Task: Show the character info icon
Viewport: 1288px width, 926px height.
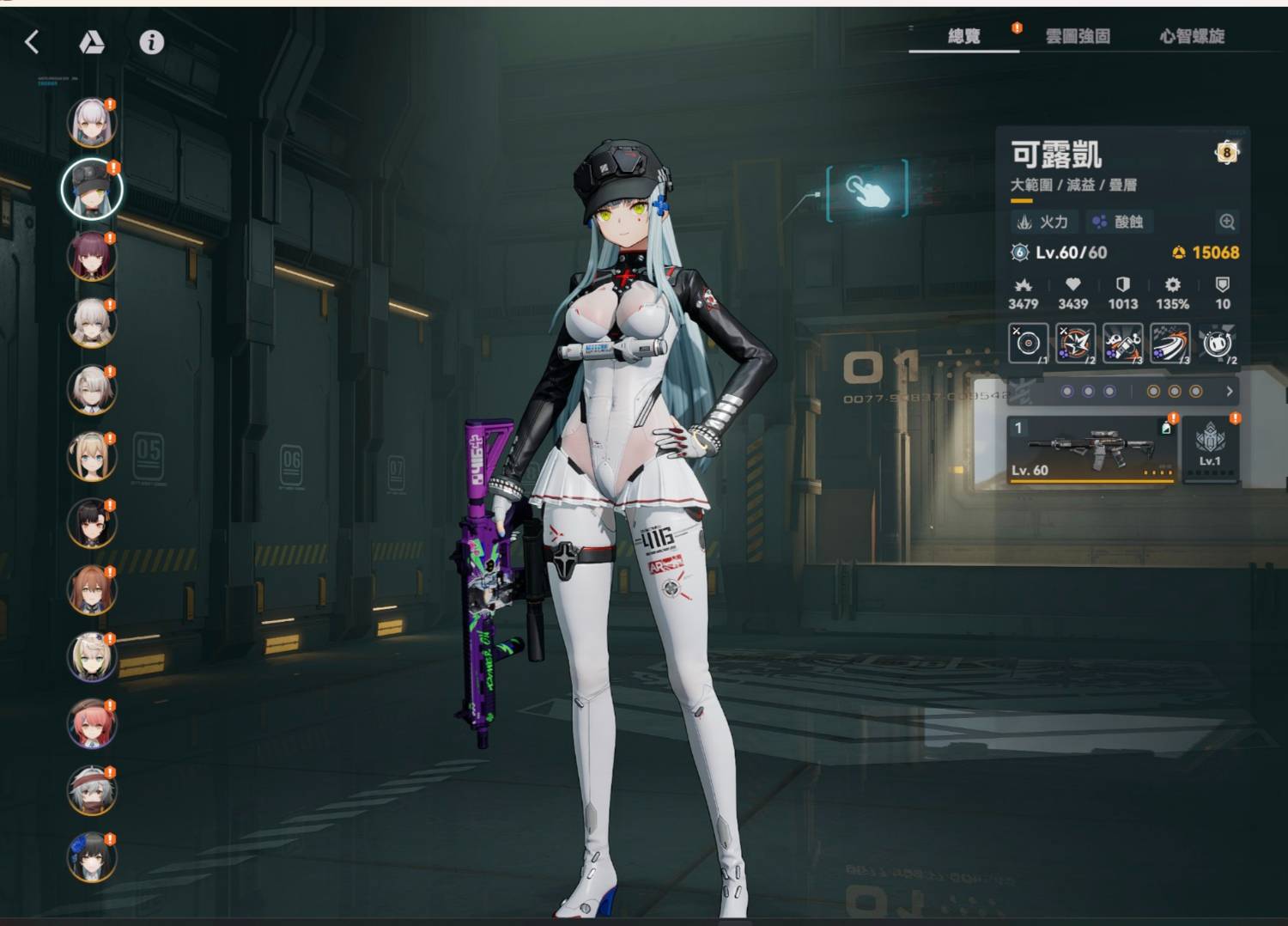Action: 152,42
